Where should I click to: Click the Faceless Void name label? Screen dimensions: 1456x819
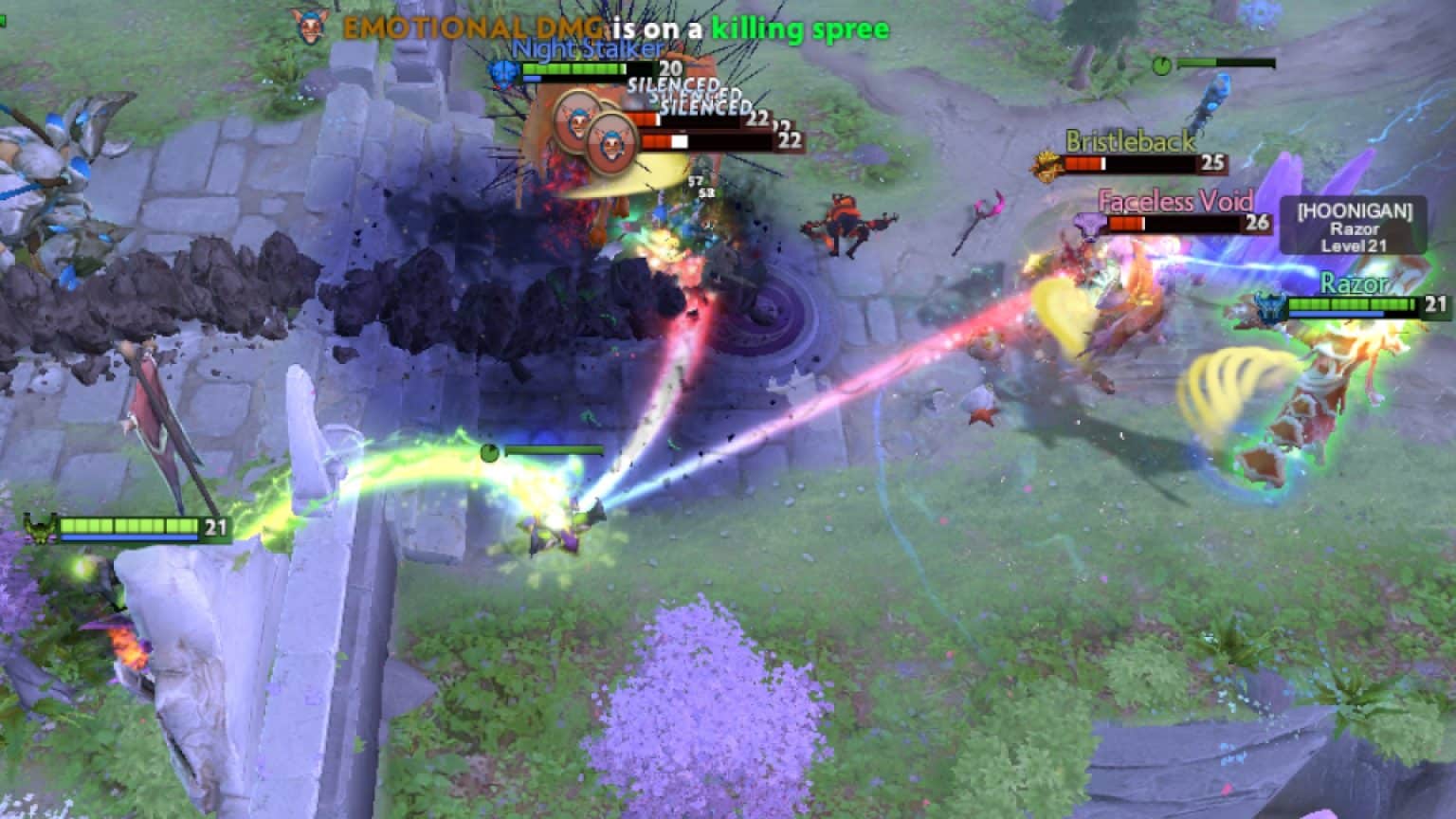pos(1175,202)
